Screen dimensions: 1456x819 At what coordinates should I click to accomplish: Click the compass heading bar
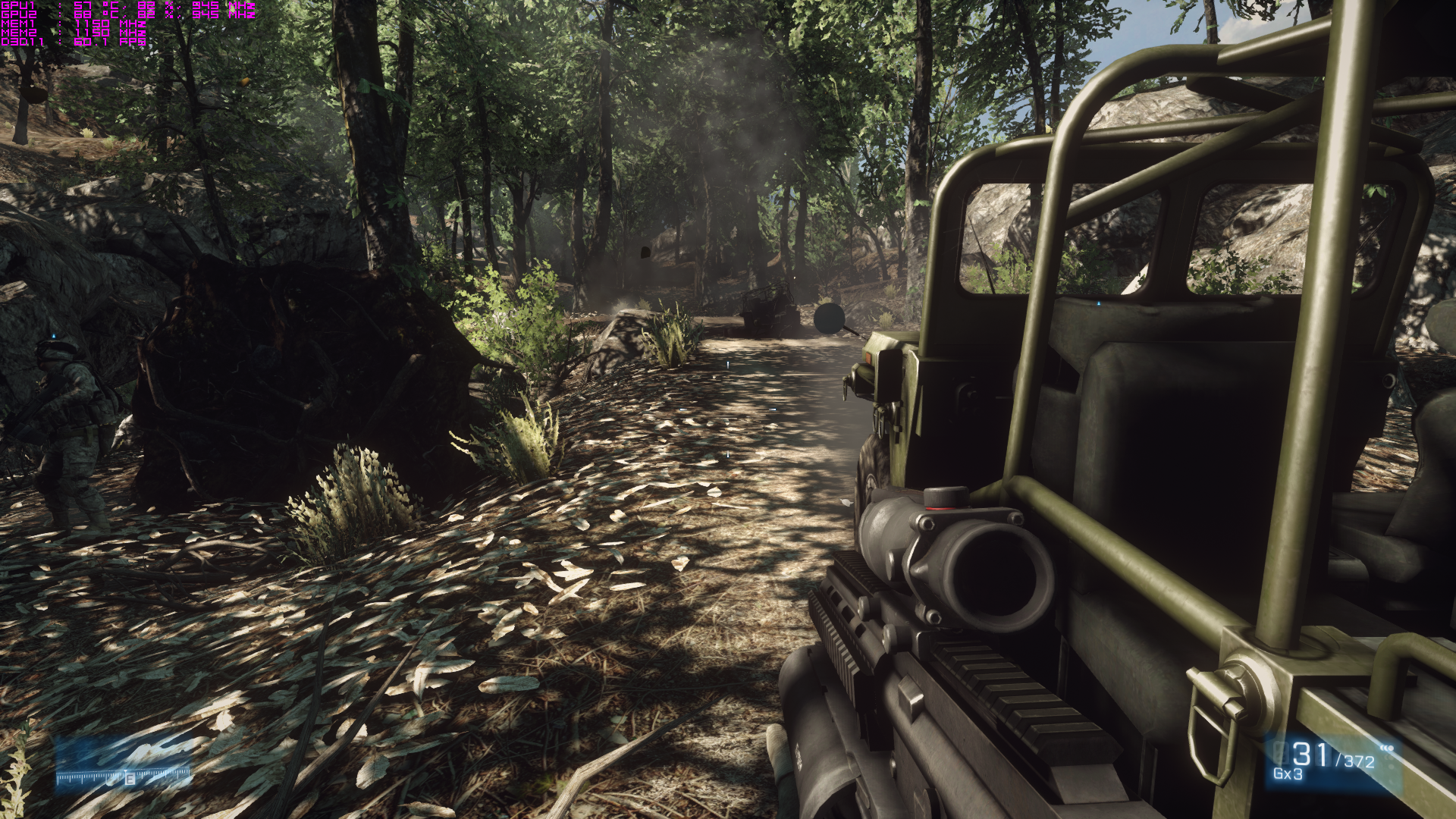point(124,776)
